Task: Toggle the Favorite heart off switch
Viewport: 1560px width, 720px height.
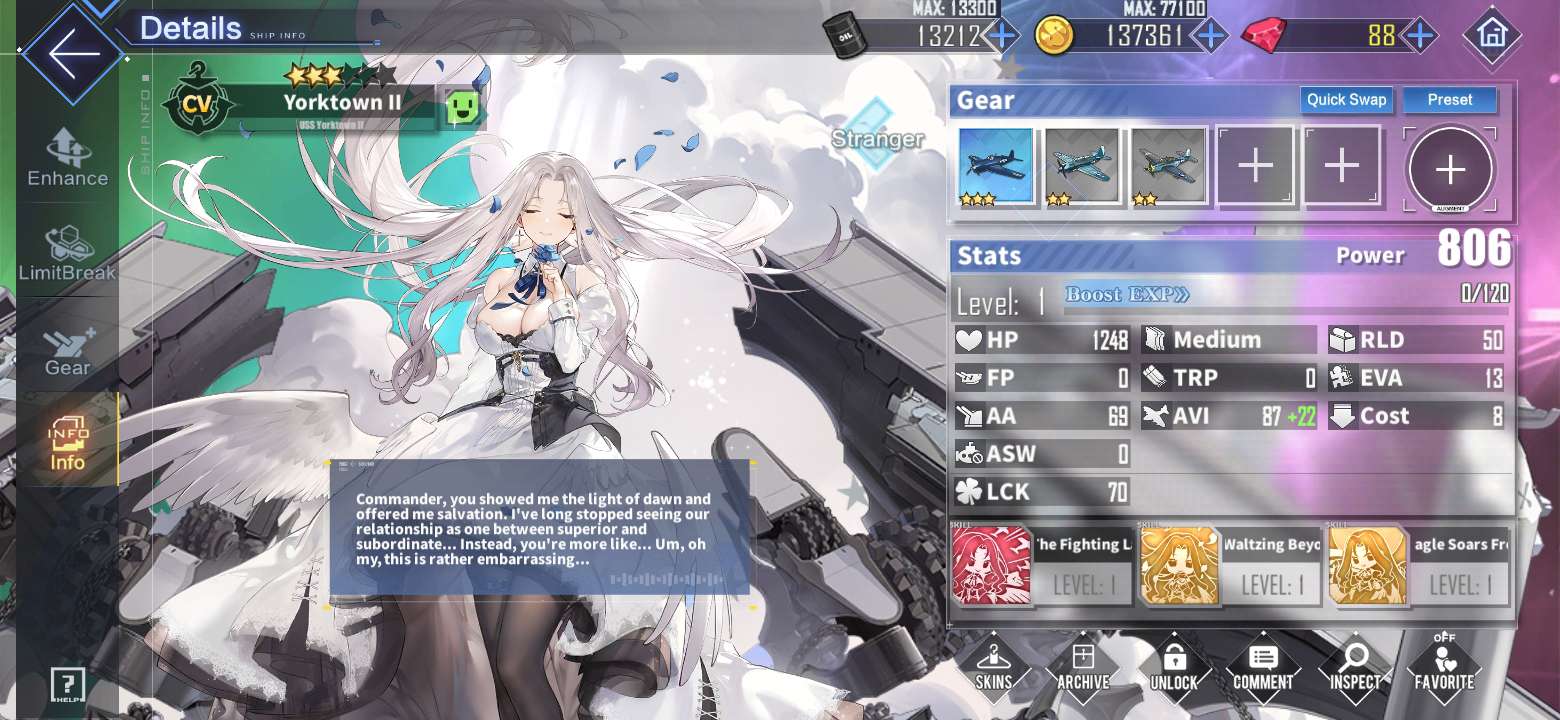Action: [x=1444, y=665]
